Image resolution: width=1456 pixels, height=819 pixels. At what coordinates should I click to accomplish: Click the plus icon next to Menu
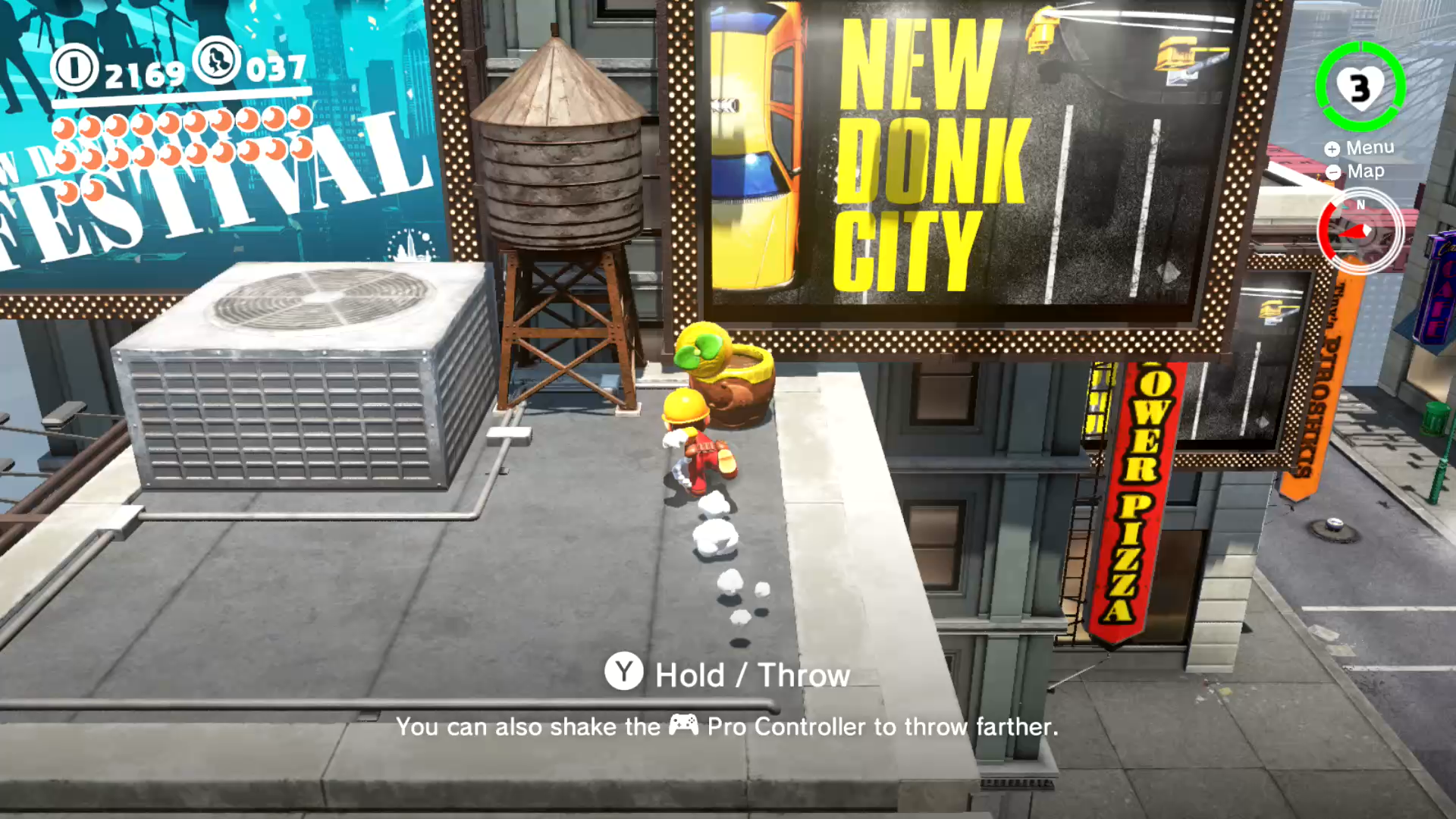point(1332,148)
